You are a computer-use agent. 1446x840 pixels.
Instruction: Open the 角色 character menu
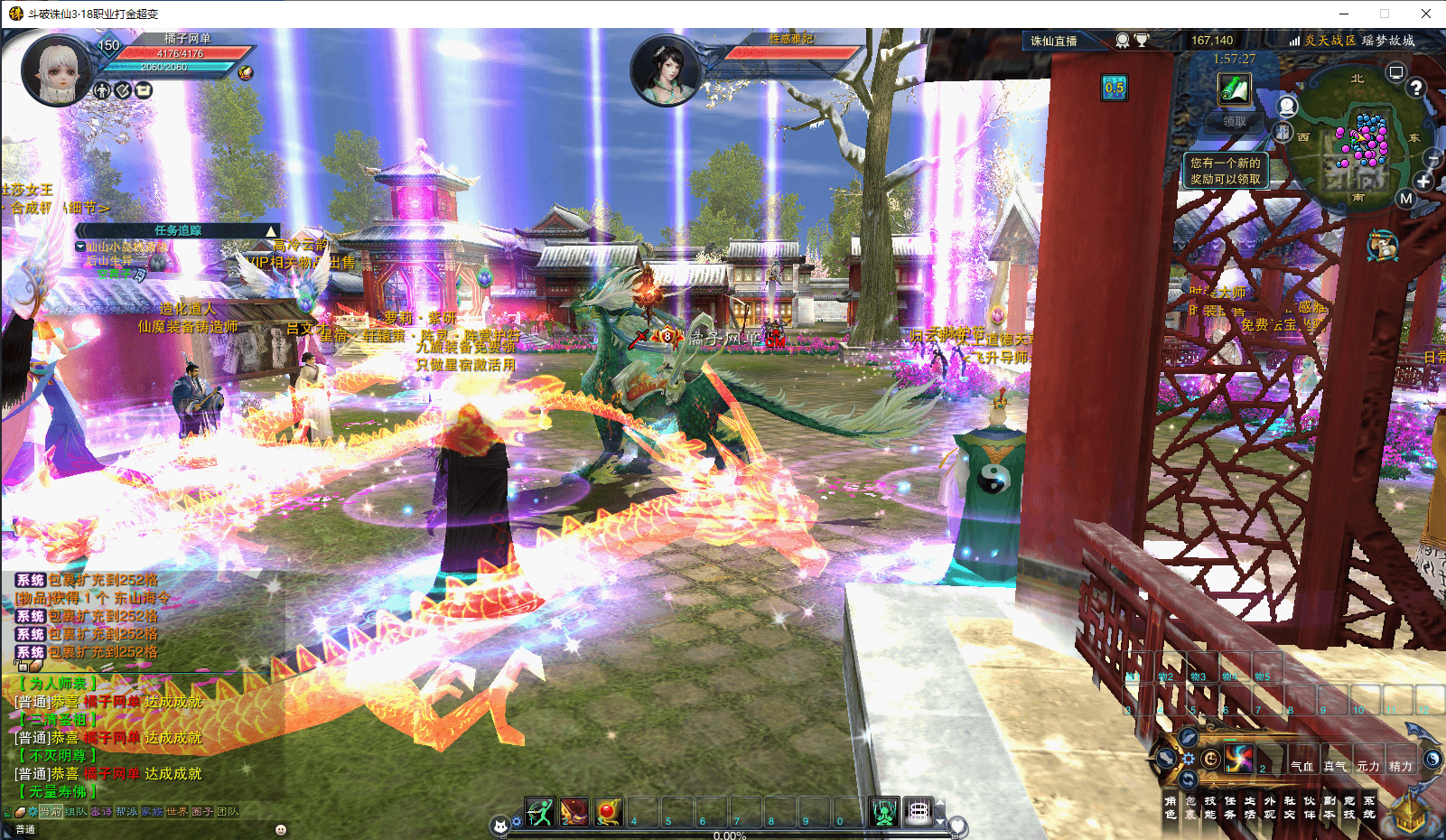(x=1171, y=807)
